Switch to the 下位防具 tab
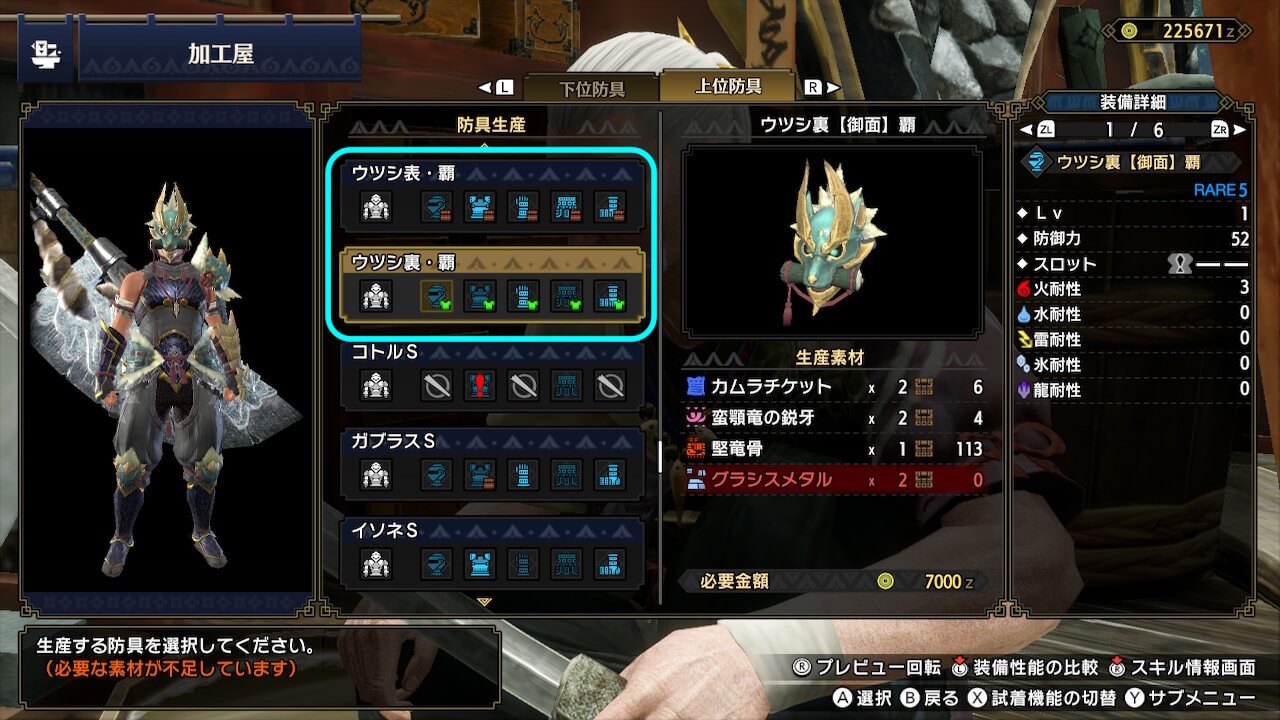The height and width of the screenshot is (720, 1280). [591, 88]
